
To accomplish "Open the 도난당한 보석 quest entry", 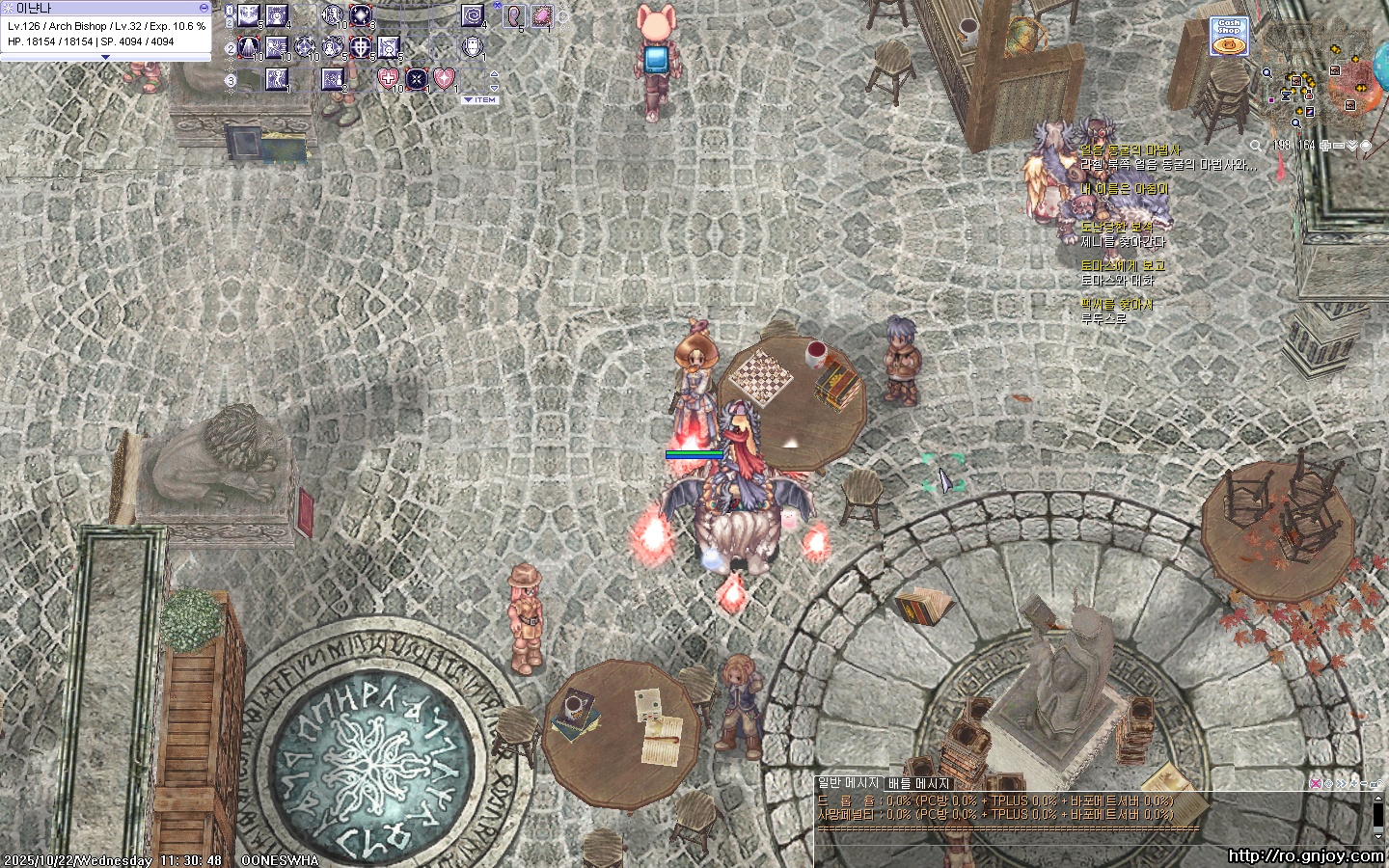I will coord(1117,228).
